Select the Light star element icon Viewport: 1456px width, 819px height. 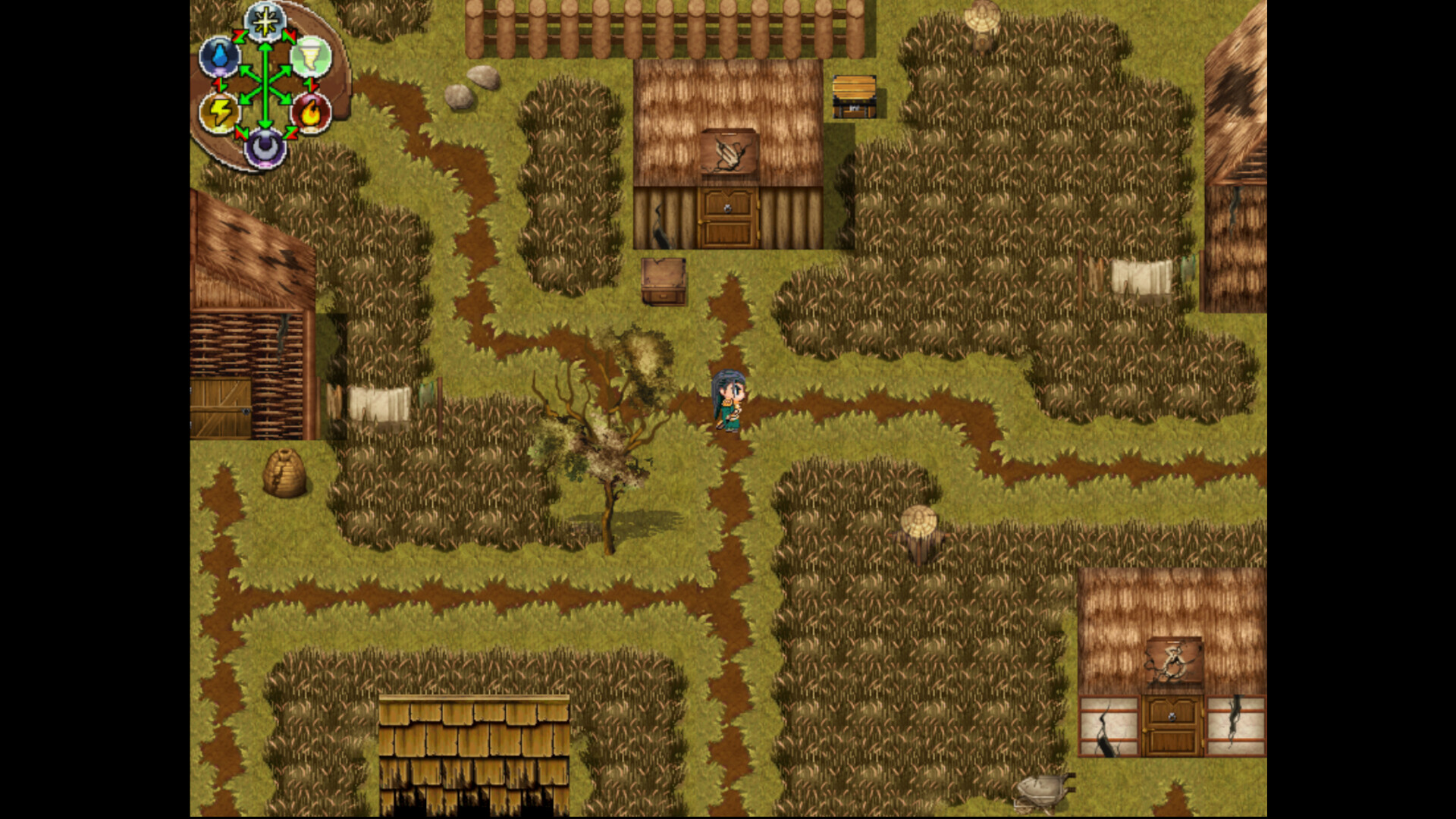(x=265, y=21)
